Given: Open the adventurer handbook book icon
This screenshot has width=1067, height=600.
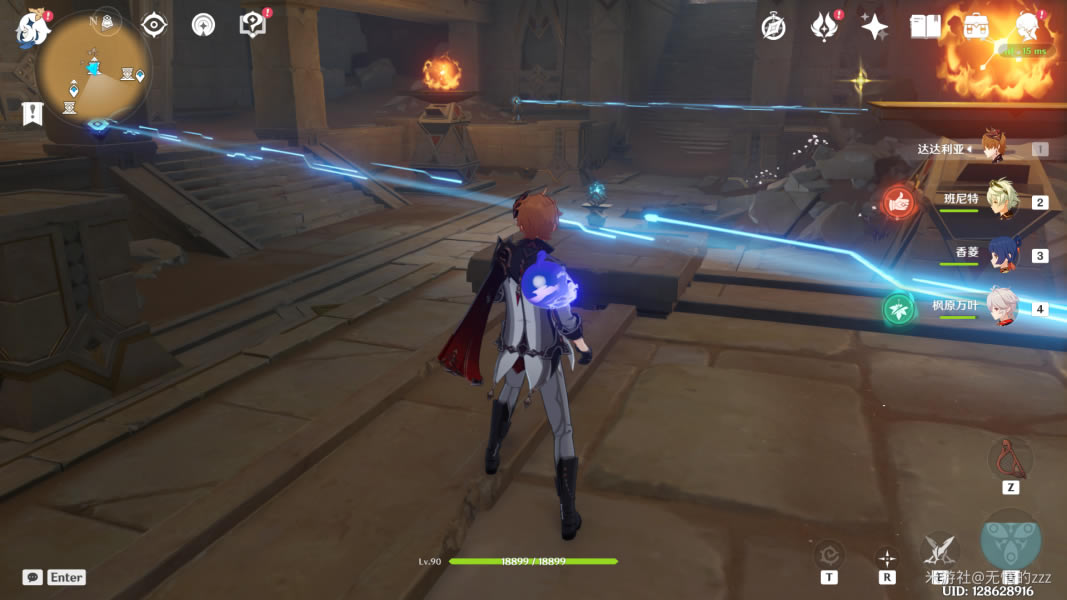Looking at the screenshot, I should pos(925,27).
